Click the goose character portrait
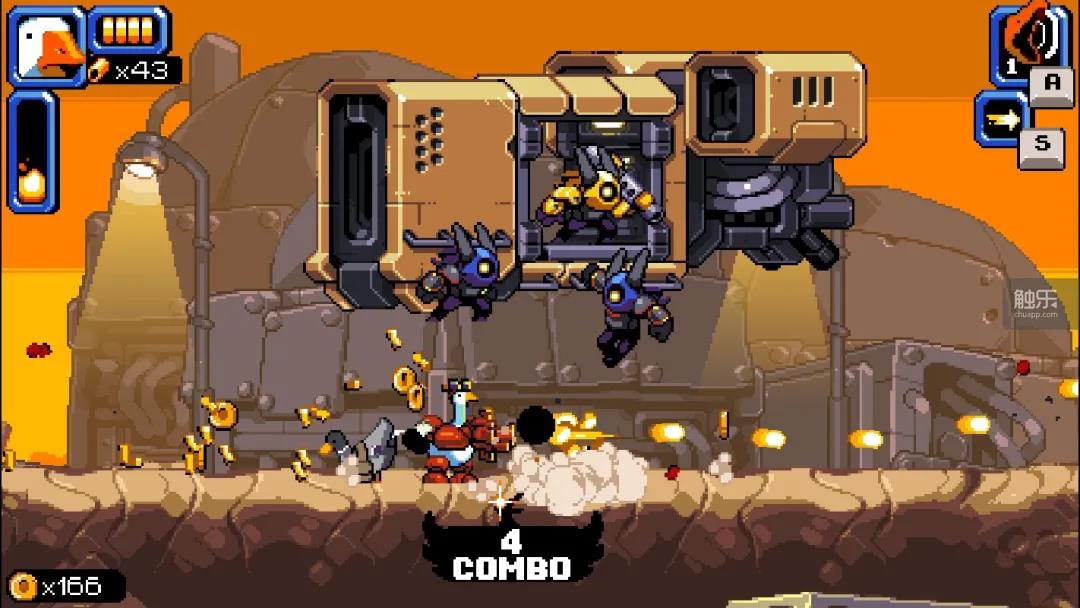The image size is (1080, 608). pyautogui.click(x=47, y=46)
